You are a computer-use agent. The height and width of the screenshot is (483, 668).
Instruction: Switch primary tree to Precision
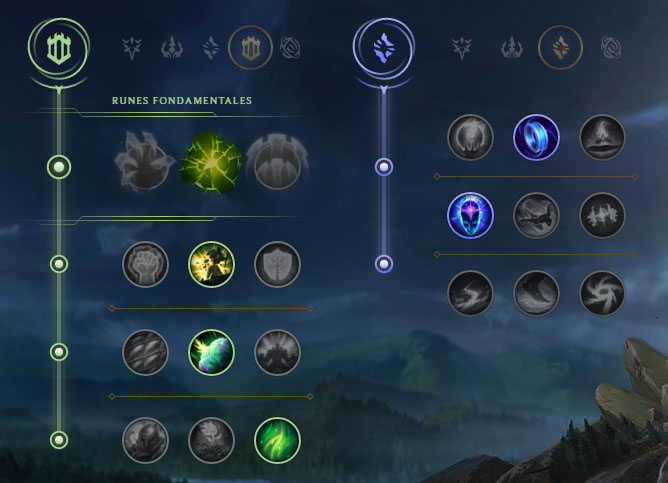pos(132,46)
